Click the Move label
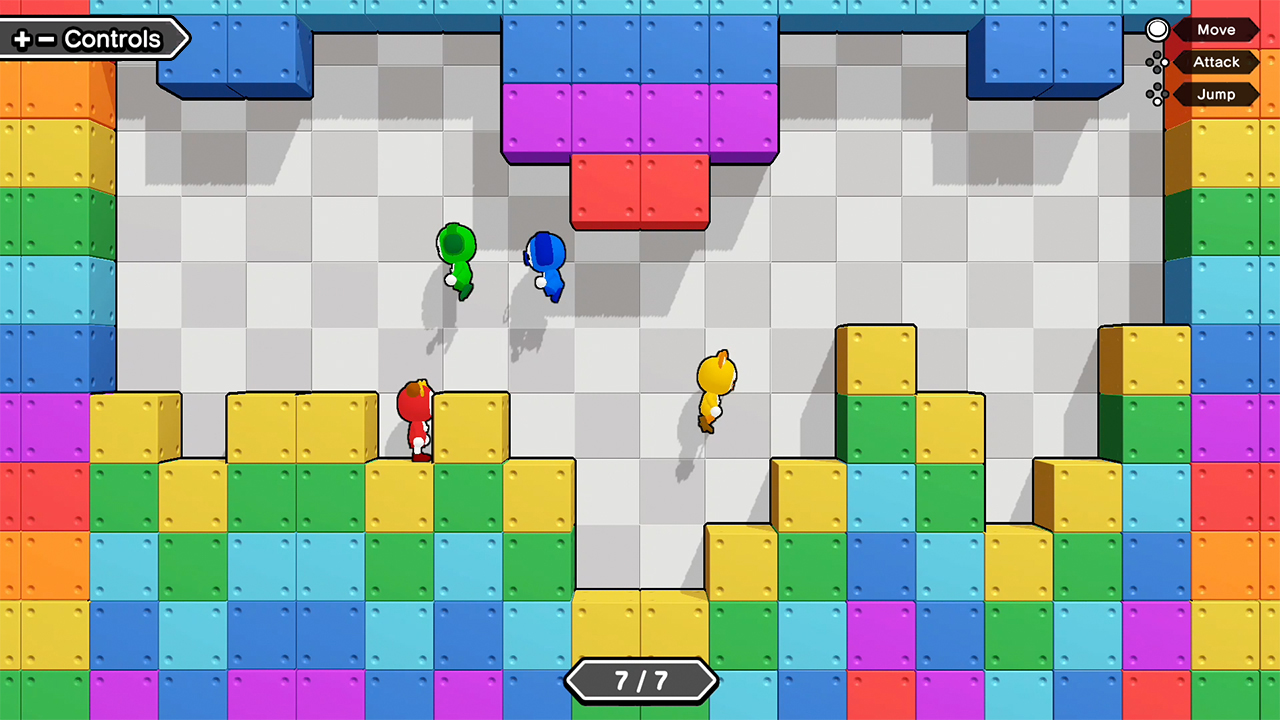This screenshot has width=1280, height=720. pyautogui.click(x=1216, y=29)
